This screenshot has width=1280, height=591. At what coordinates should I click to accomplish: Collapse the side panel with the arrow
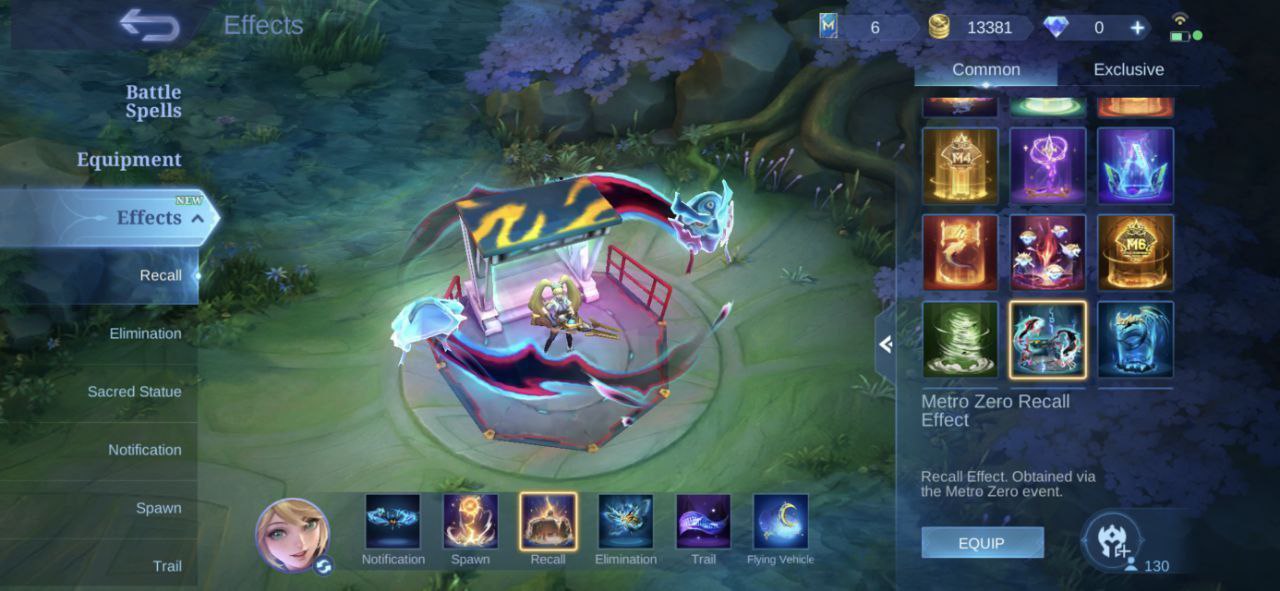tap(885, 344)
